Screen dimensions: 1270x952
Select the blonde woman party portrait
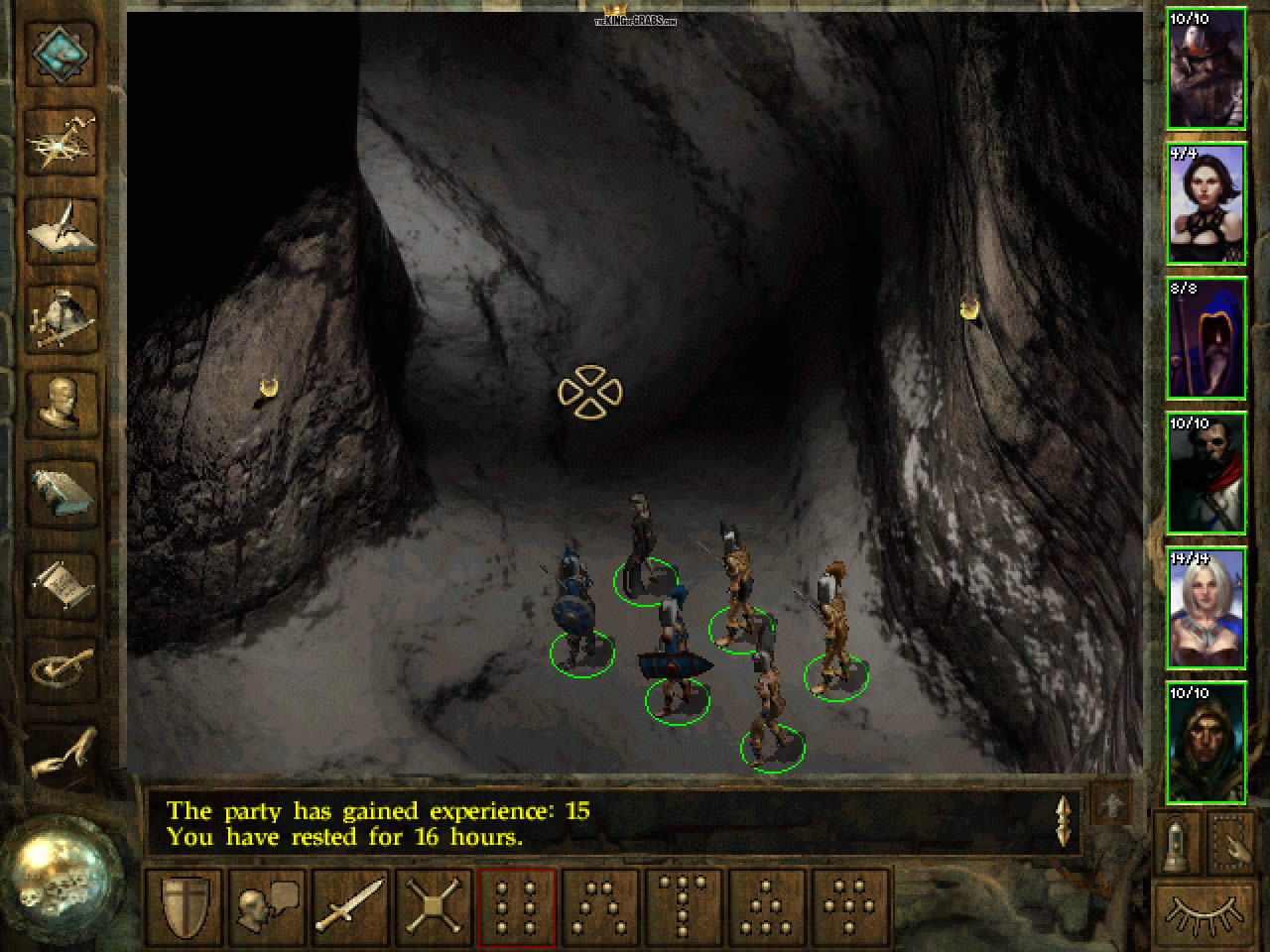(x=1206, y=608)
